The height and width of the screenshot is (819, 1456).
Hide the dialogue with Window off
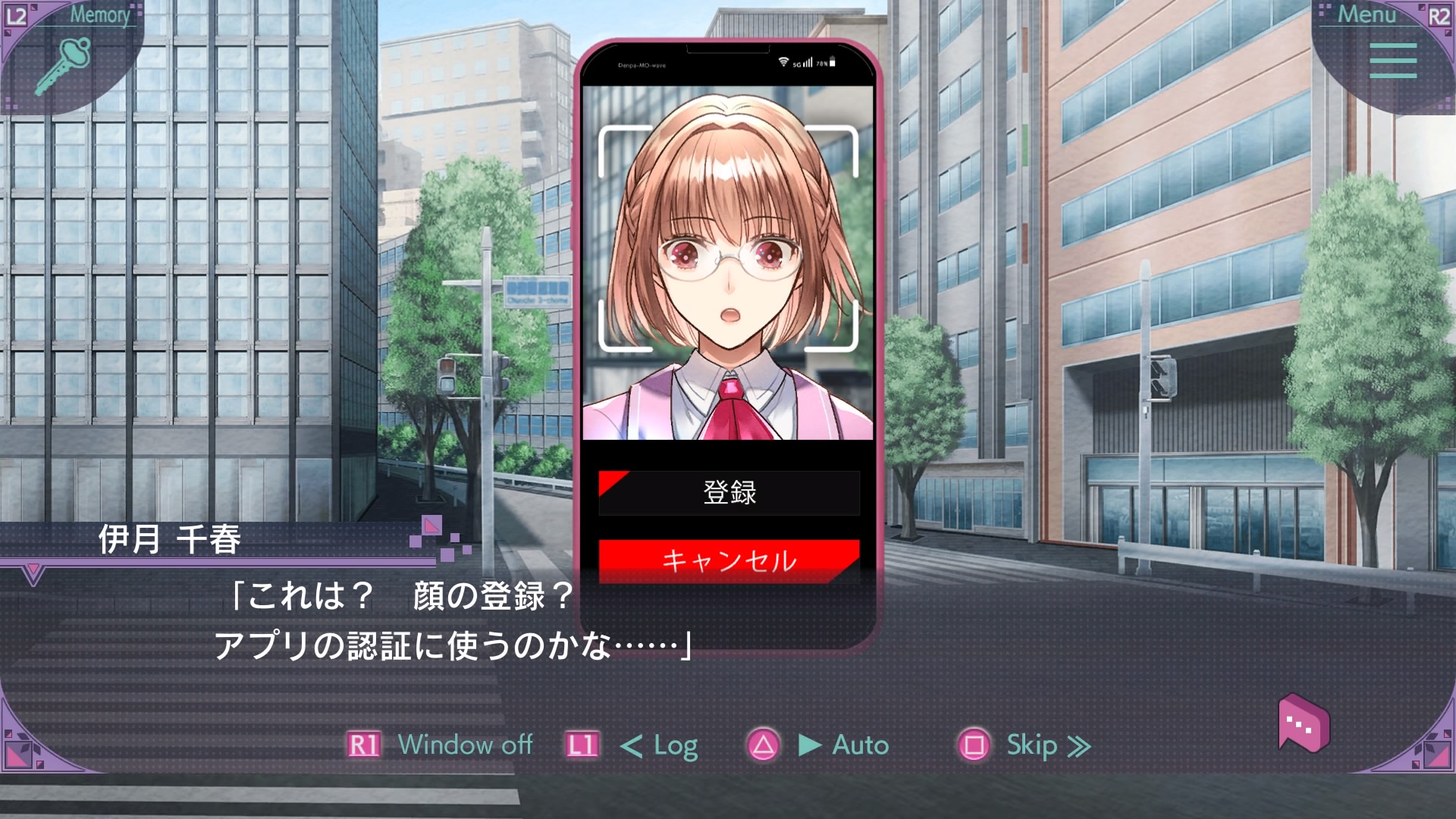coord(464,745)
